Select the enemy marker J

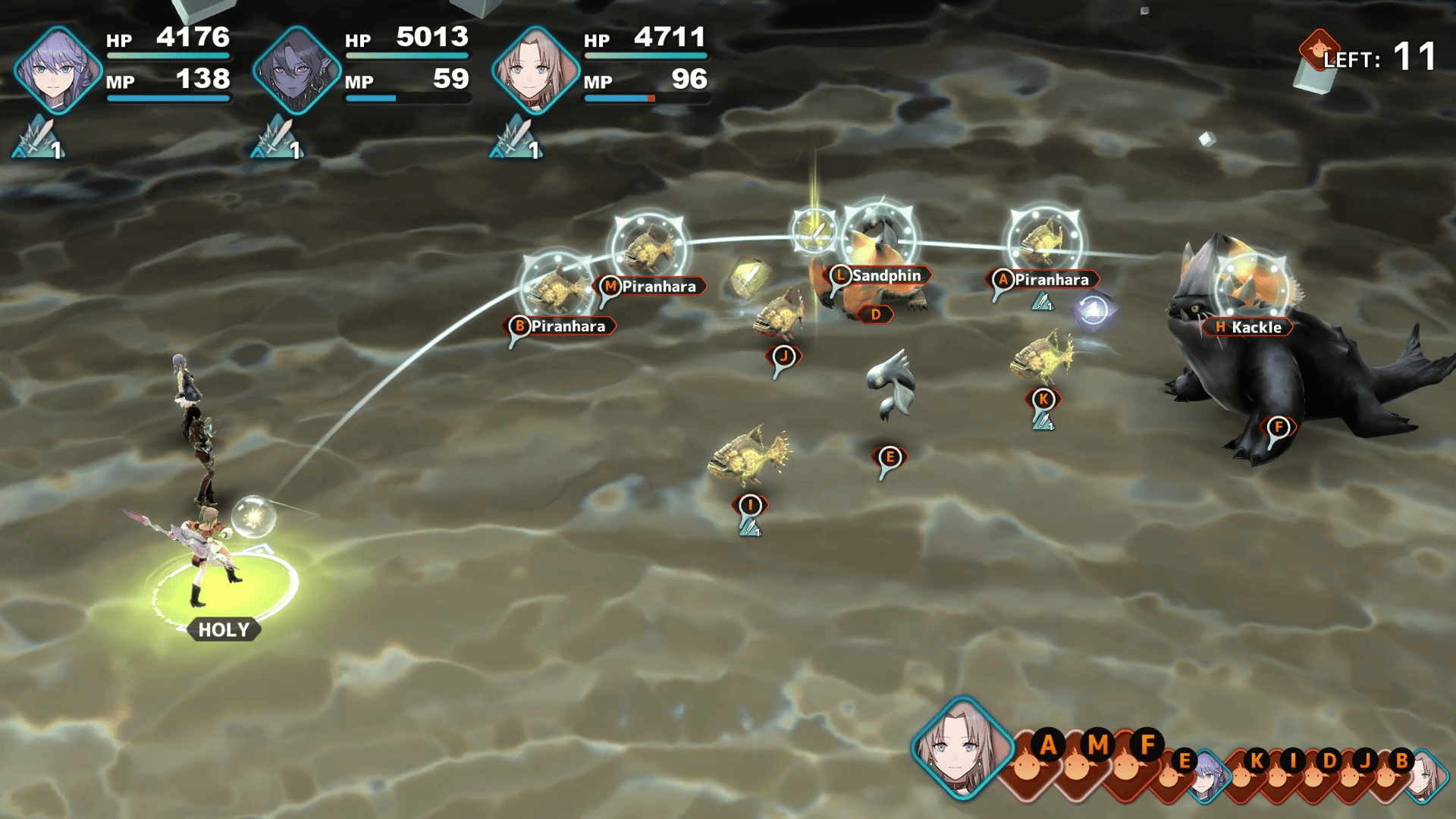(784, 356)
